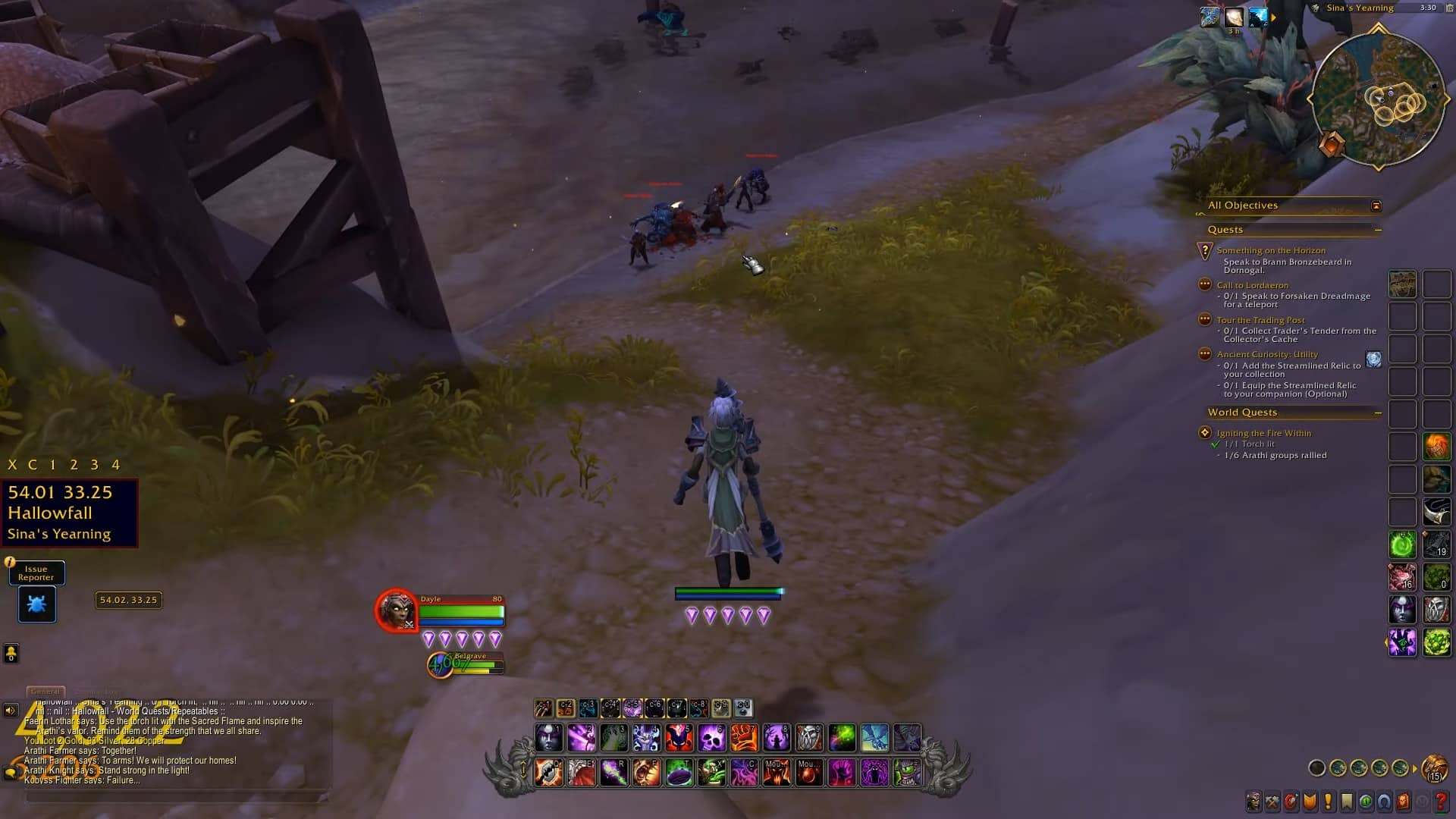
Task: Toggle the All Objectives tracker button
Action: [1377, 206]
